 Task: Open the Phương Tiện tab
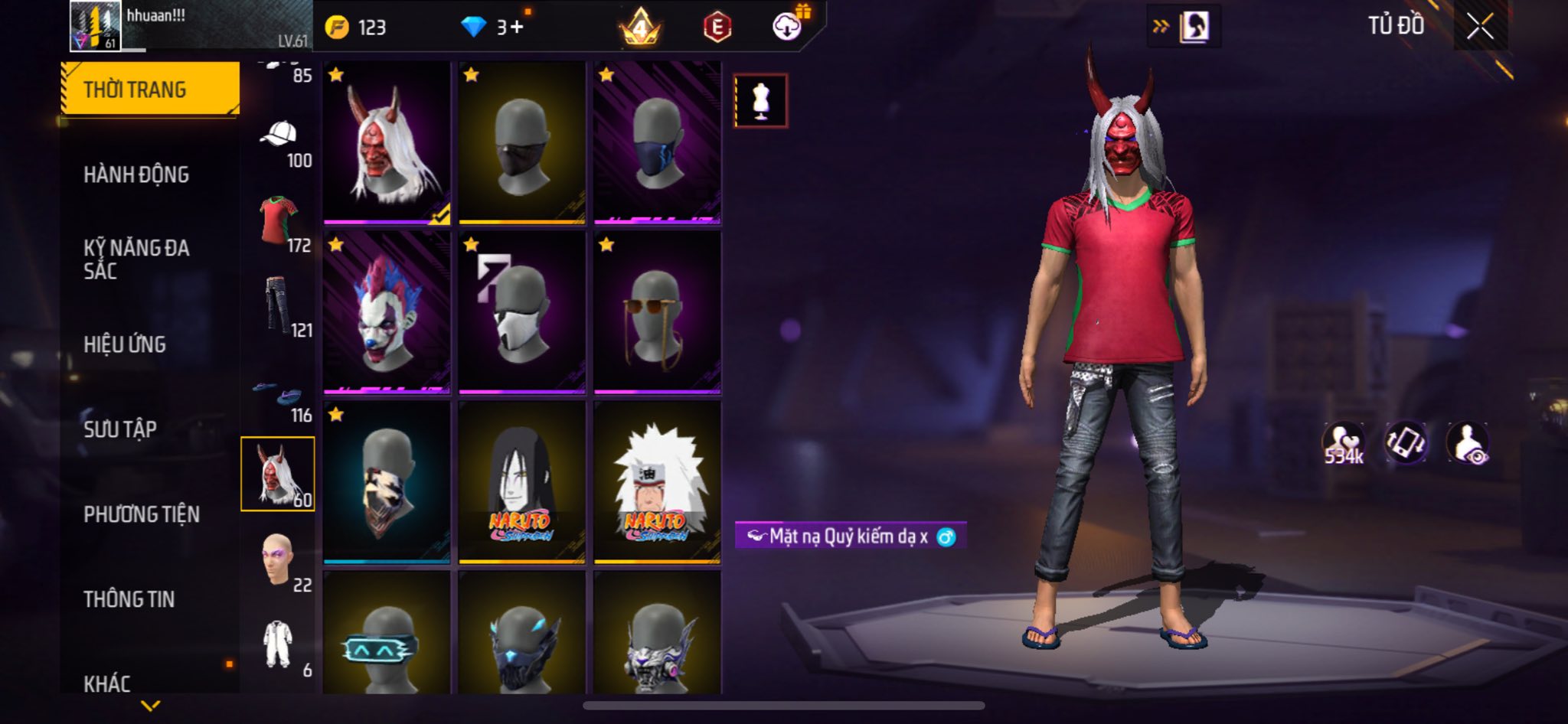click(x=142, y=514)
